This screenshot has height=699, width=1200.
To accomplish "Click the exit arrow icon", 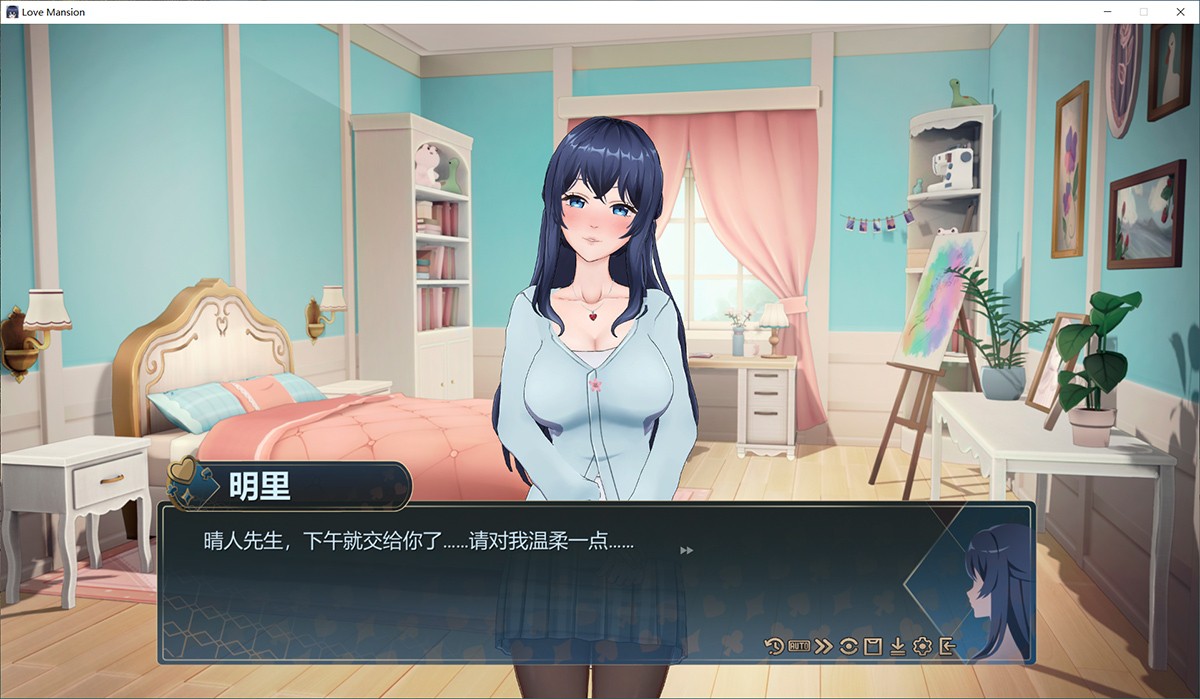I will pyautogui.click(x=947, y=646).
